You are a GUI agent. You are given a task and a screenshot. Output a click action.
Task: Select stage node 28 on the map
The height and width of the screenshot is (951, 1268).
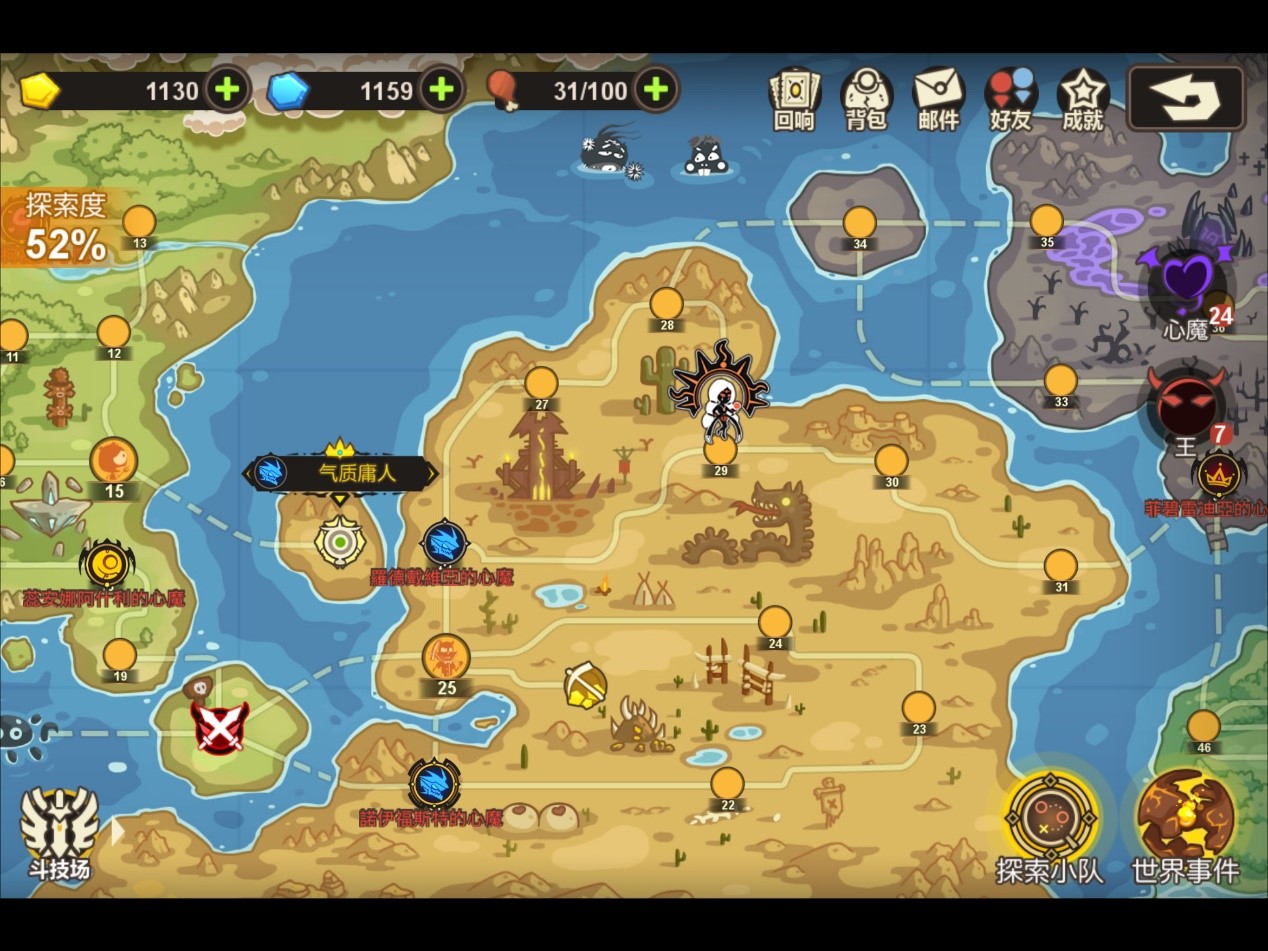pos(666,304)
